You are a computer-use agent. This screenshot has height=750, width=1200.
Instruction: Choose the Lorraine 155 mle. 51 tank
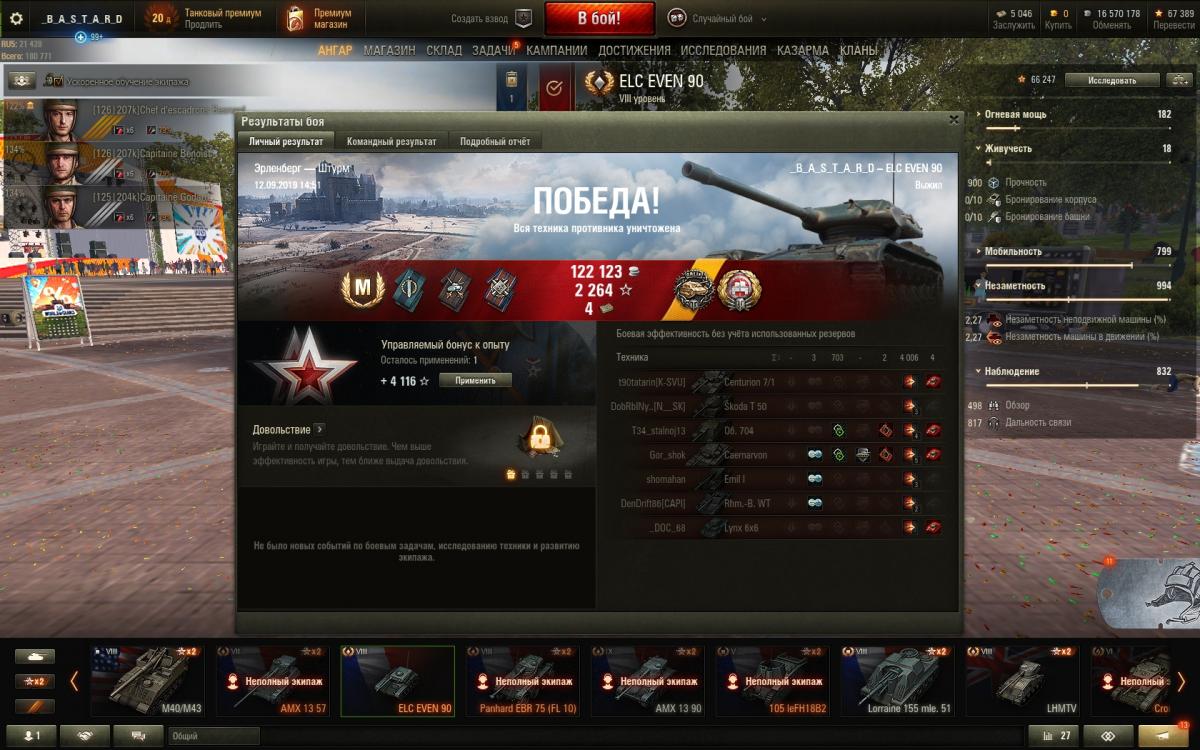897,681
